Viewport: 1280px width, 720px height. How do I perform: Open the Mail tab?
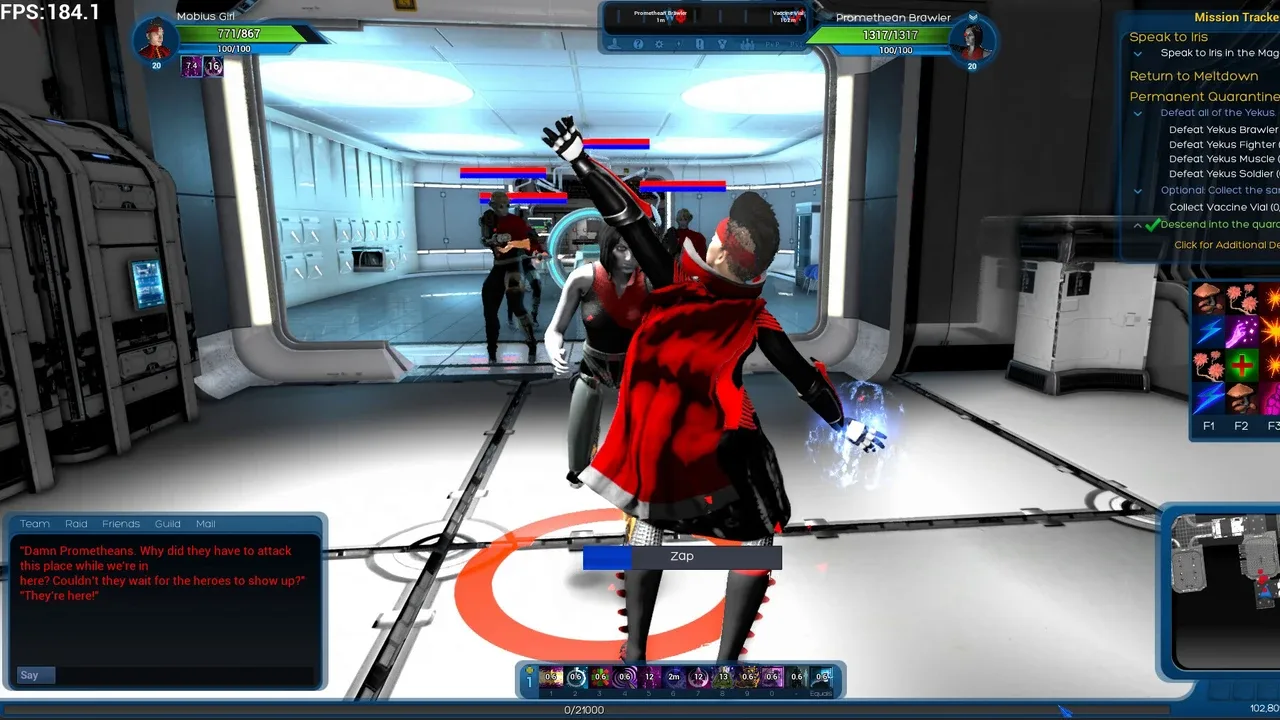click(x=206, y=524)
